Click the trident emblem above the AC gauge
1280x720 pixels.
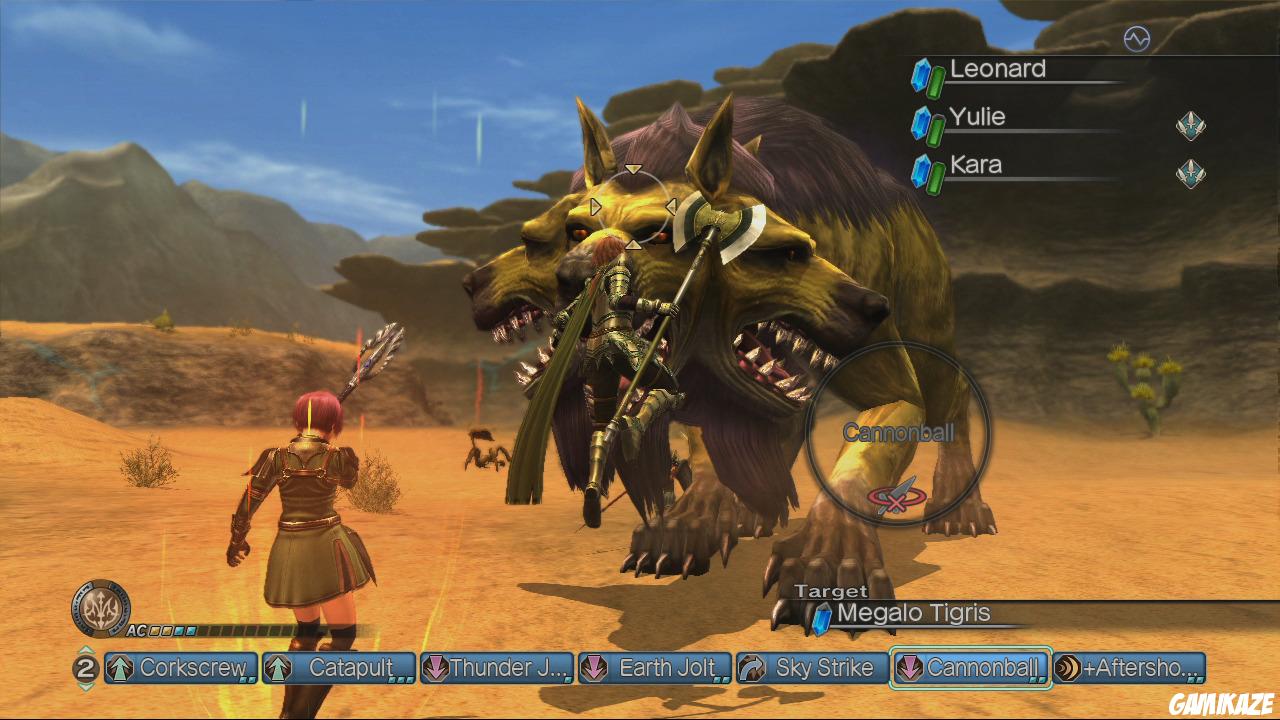coord(100,607)
